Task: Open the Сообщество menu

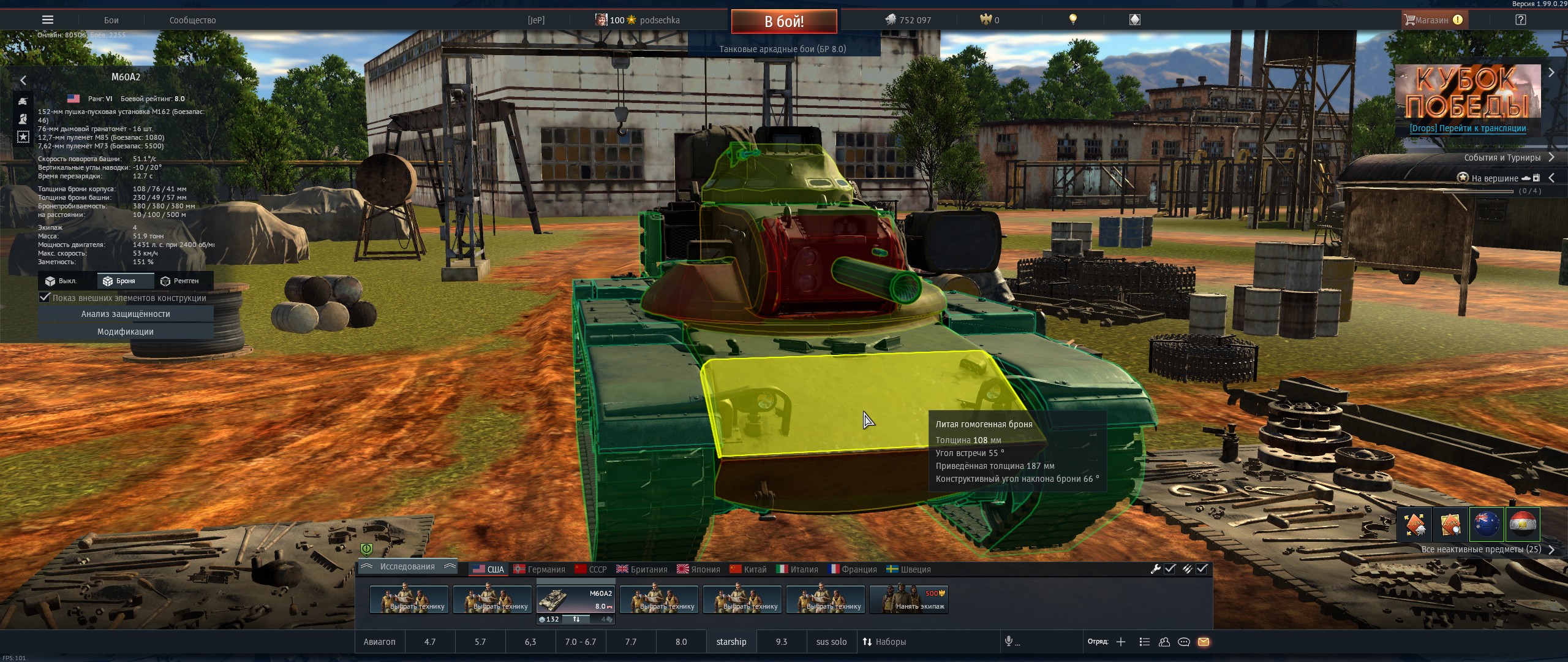Action: 192,20
